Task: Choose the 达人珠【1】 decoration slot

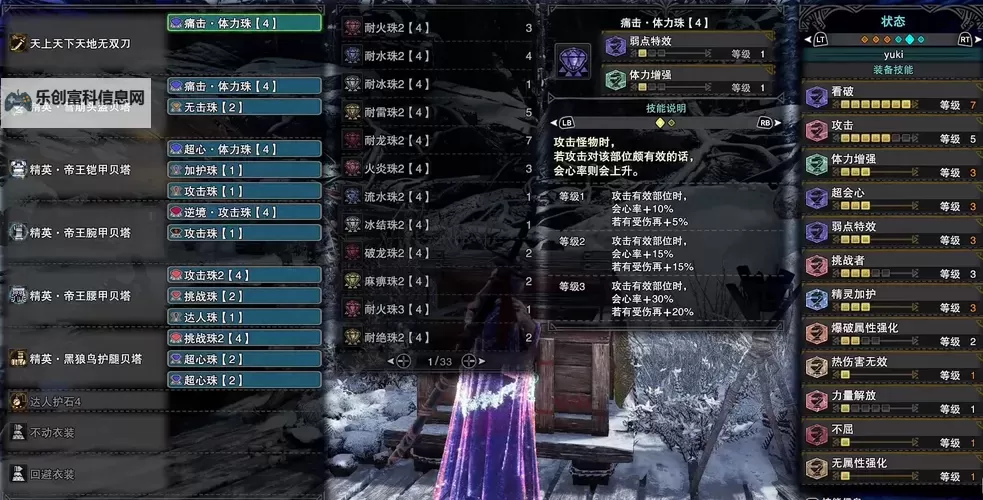Action: [x=244, y=317]
